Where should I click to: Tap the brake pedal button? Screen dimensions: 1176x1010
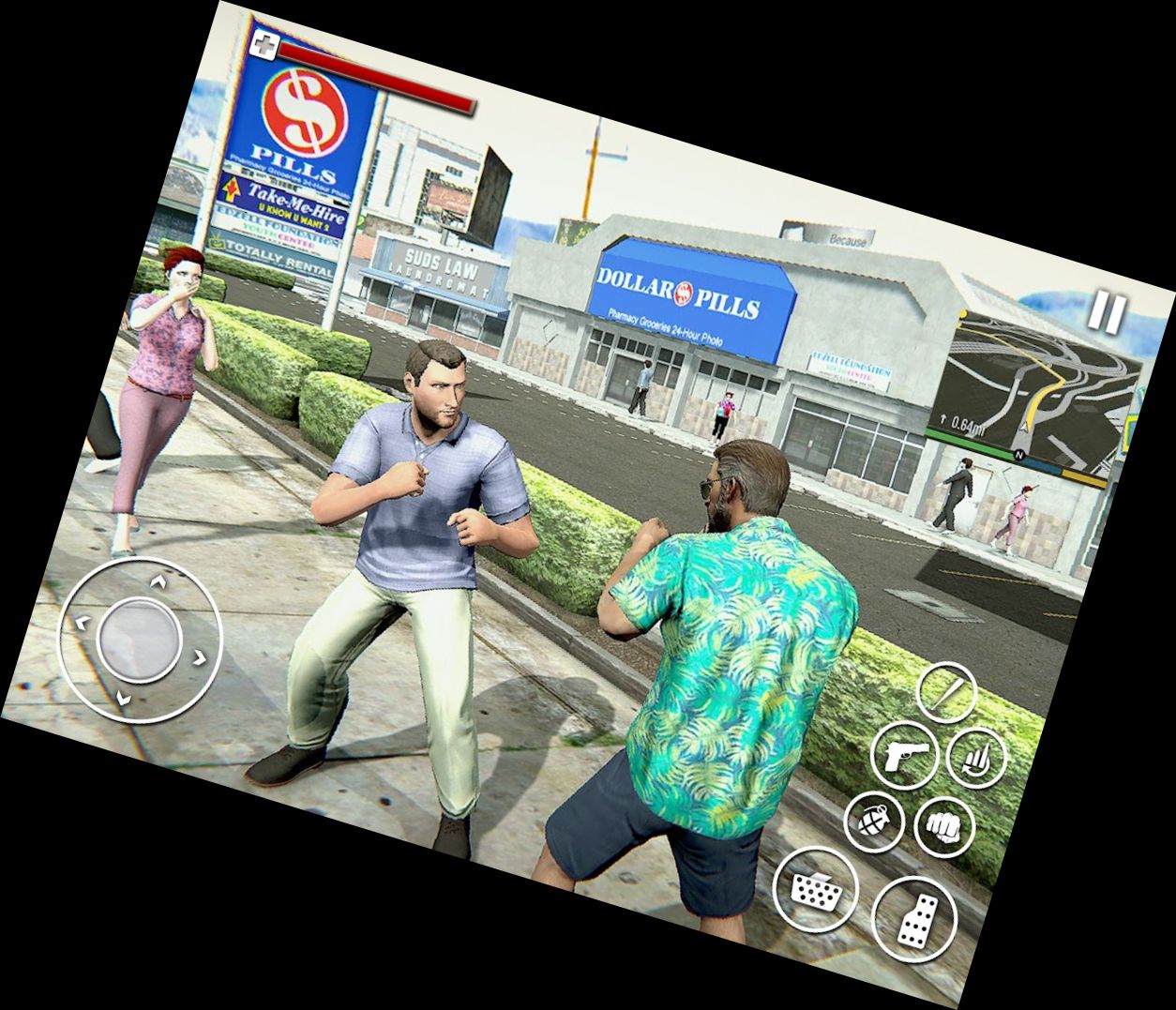815,889
